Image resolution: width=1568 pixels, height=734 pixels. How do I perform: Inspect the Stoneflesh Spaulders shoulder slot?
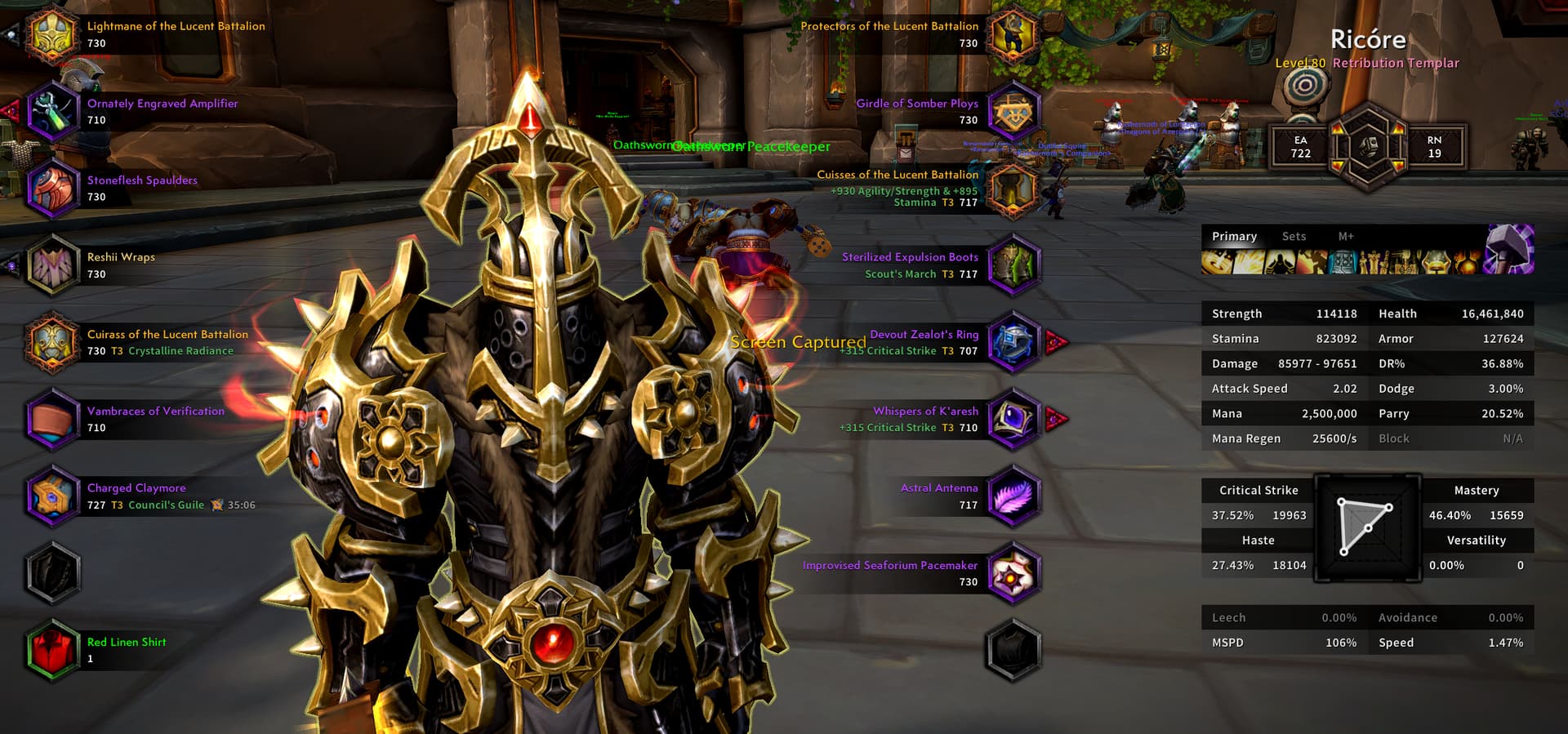pos(52,189)
